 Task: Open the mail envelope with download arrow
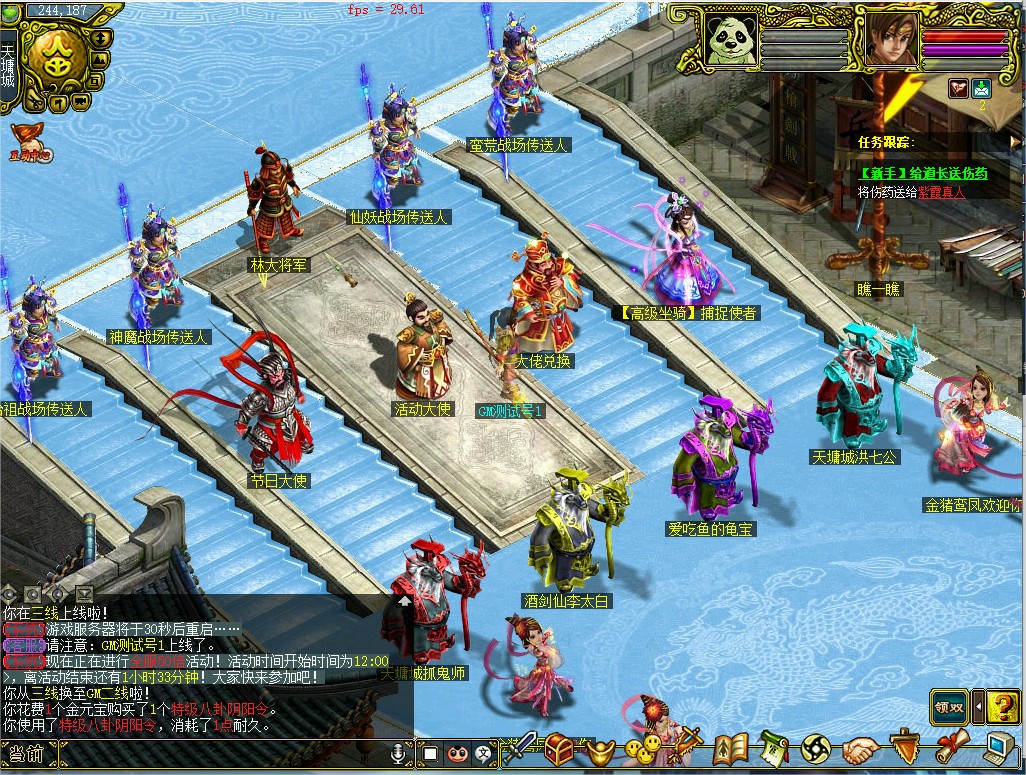pyautogui.click(x=982, y=88)
